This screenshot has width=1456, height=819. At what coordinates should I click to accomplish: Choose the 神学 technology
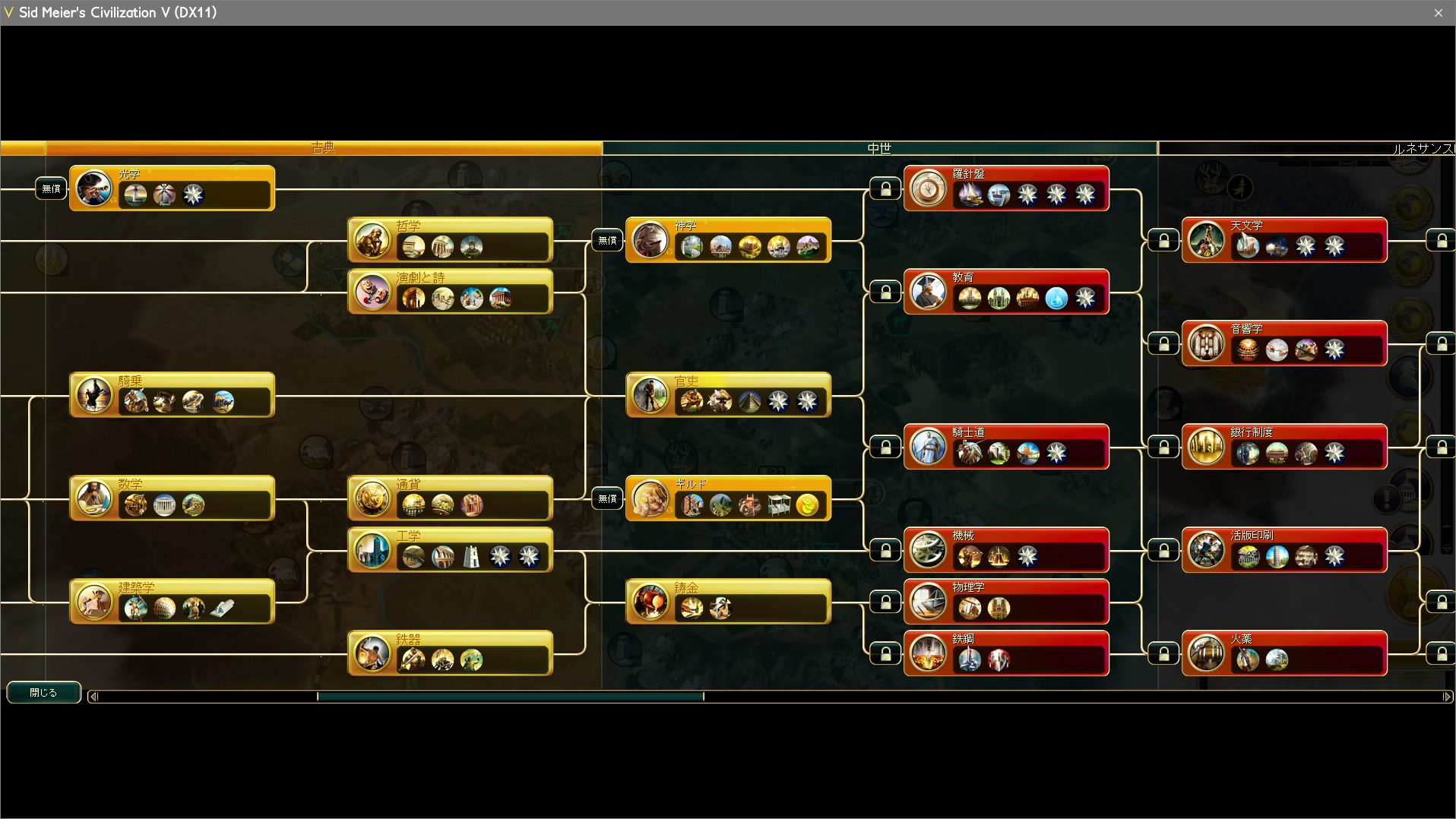pos(728,239)
